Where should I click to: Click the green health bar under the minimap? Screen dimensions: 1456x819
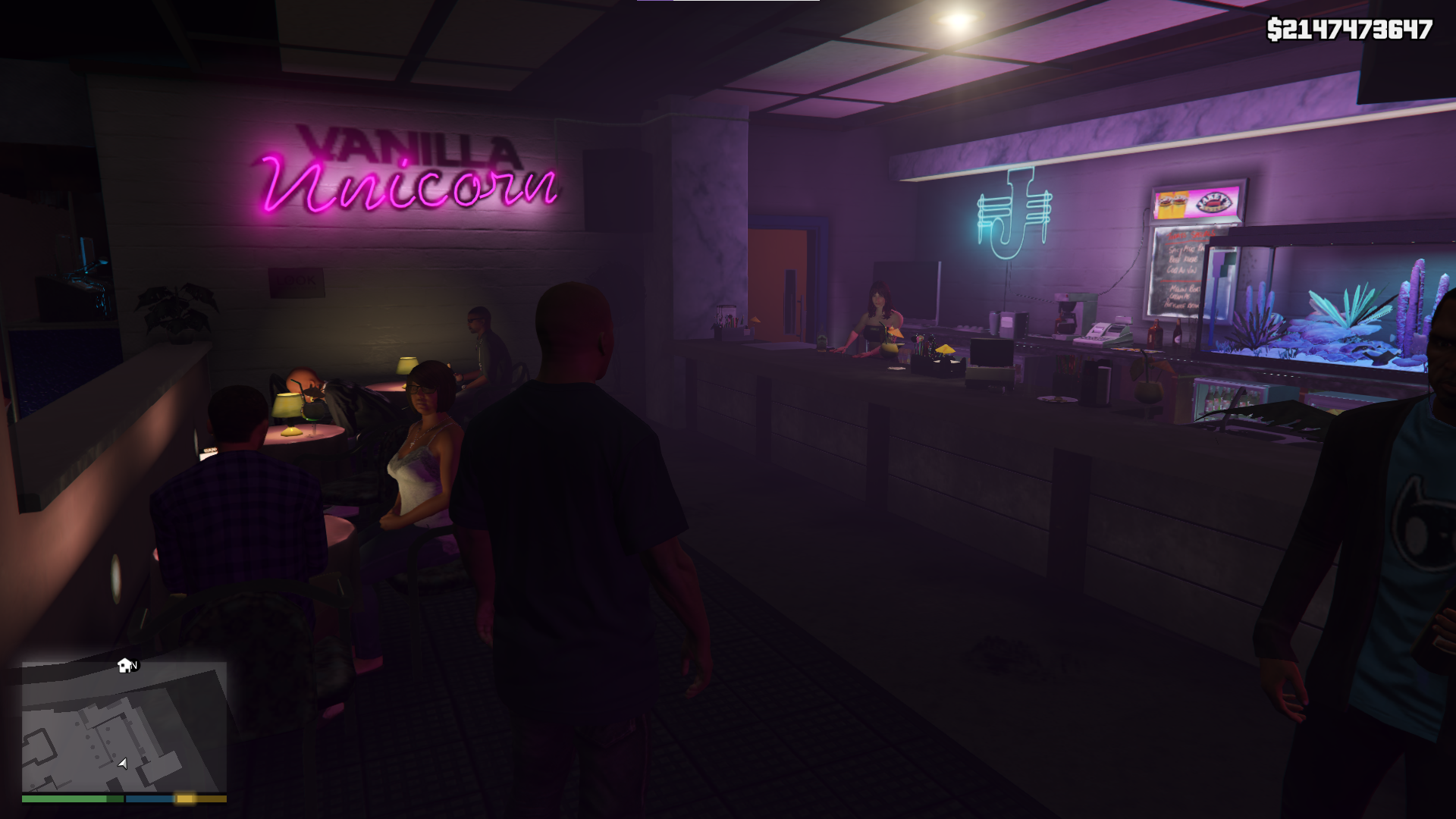point(68,799)
